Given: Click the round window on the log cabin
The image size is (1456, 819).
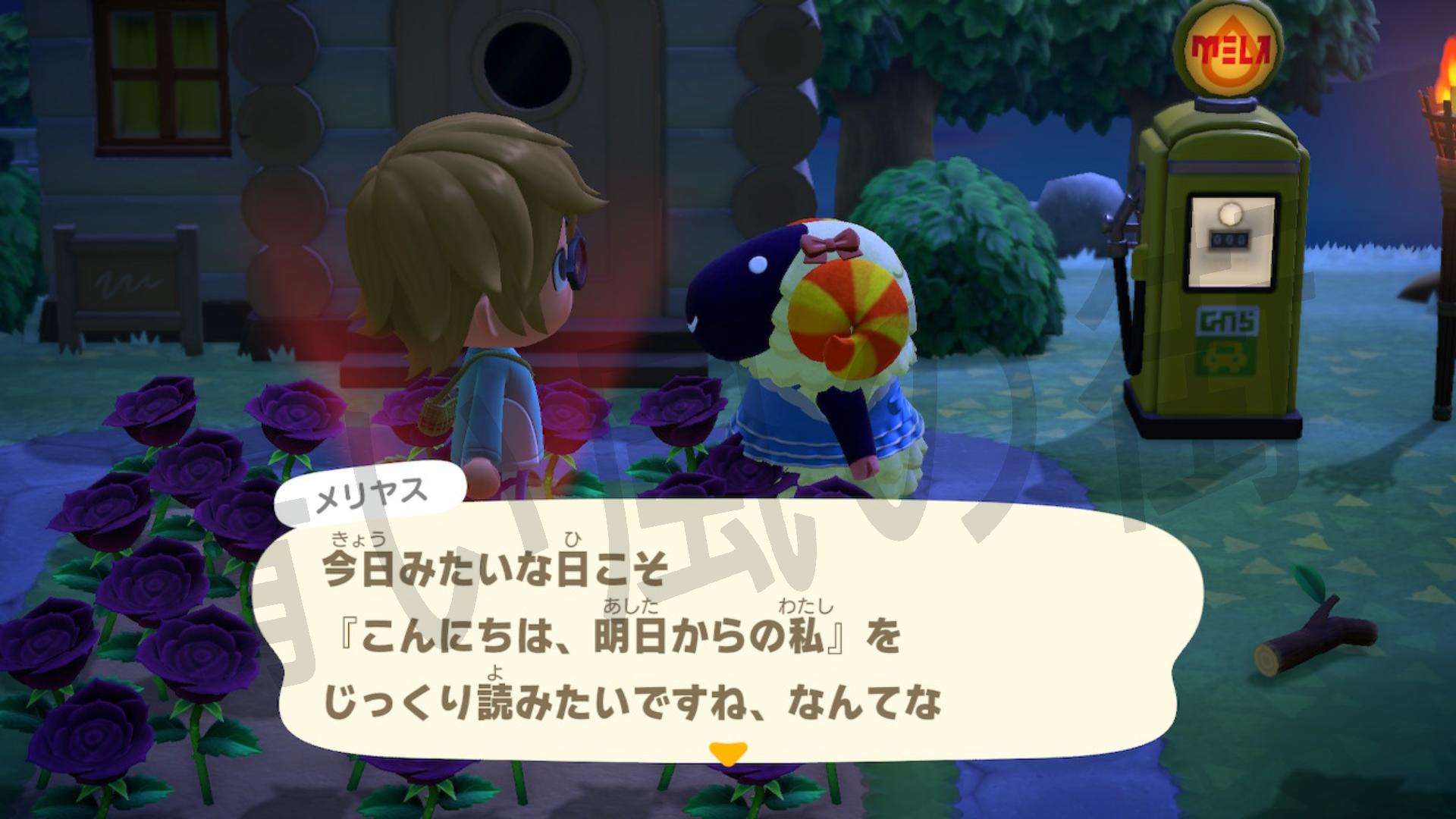Looking at the screenshot, I should [529, 63].
